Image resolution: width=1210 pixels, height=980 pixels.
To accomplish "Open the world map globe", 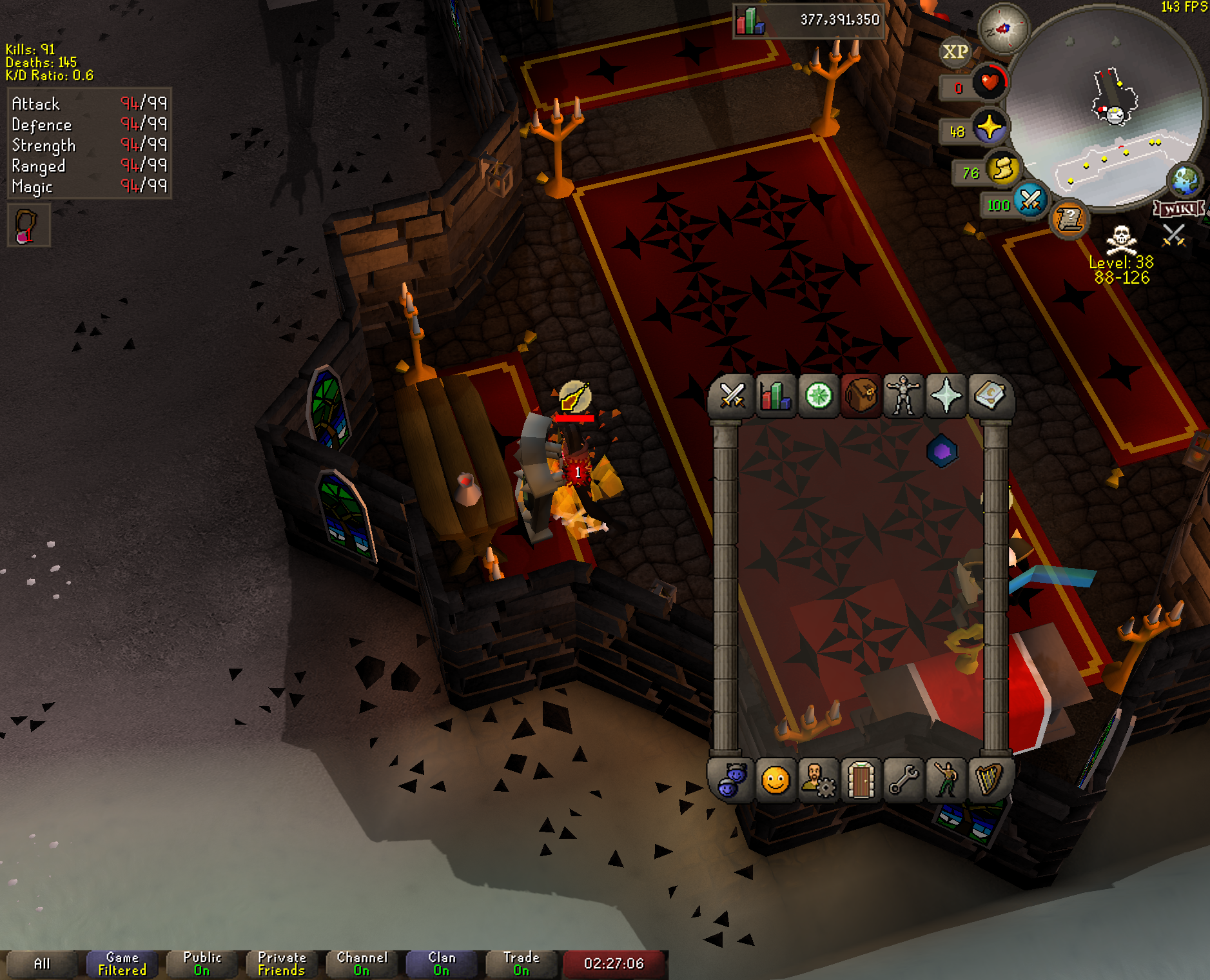I will pos(1185,181).
